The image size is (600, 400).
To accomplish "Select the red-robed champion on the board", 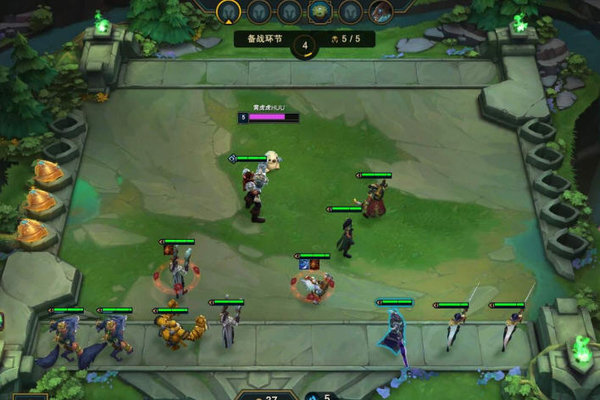I will coord(375,198).
